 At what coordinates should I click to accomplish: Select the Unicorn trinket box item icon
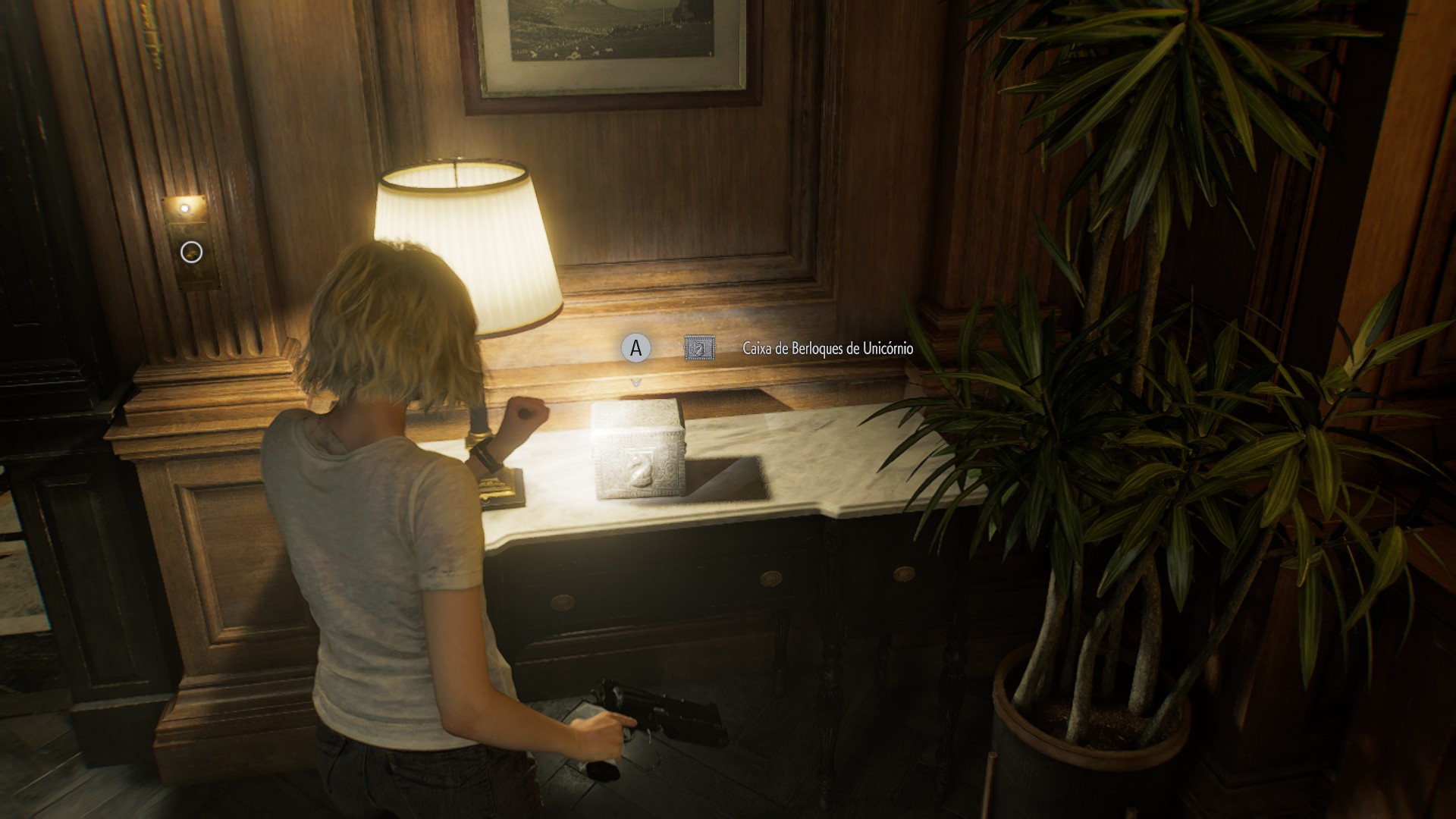point(699,349)
